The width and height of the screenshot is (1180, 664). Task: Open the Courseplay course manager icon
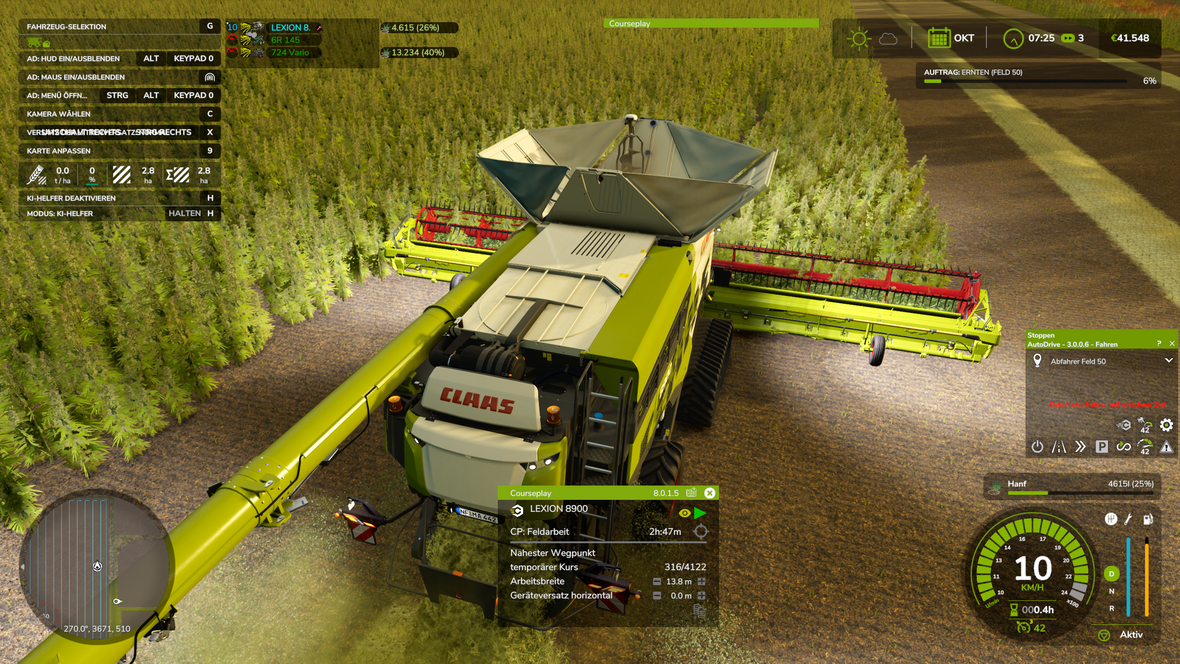pos(691,493)
